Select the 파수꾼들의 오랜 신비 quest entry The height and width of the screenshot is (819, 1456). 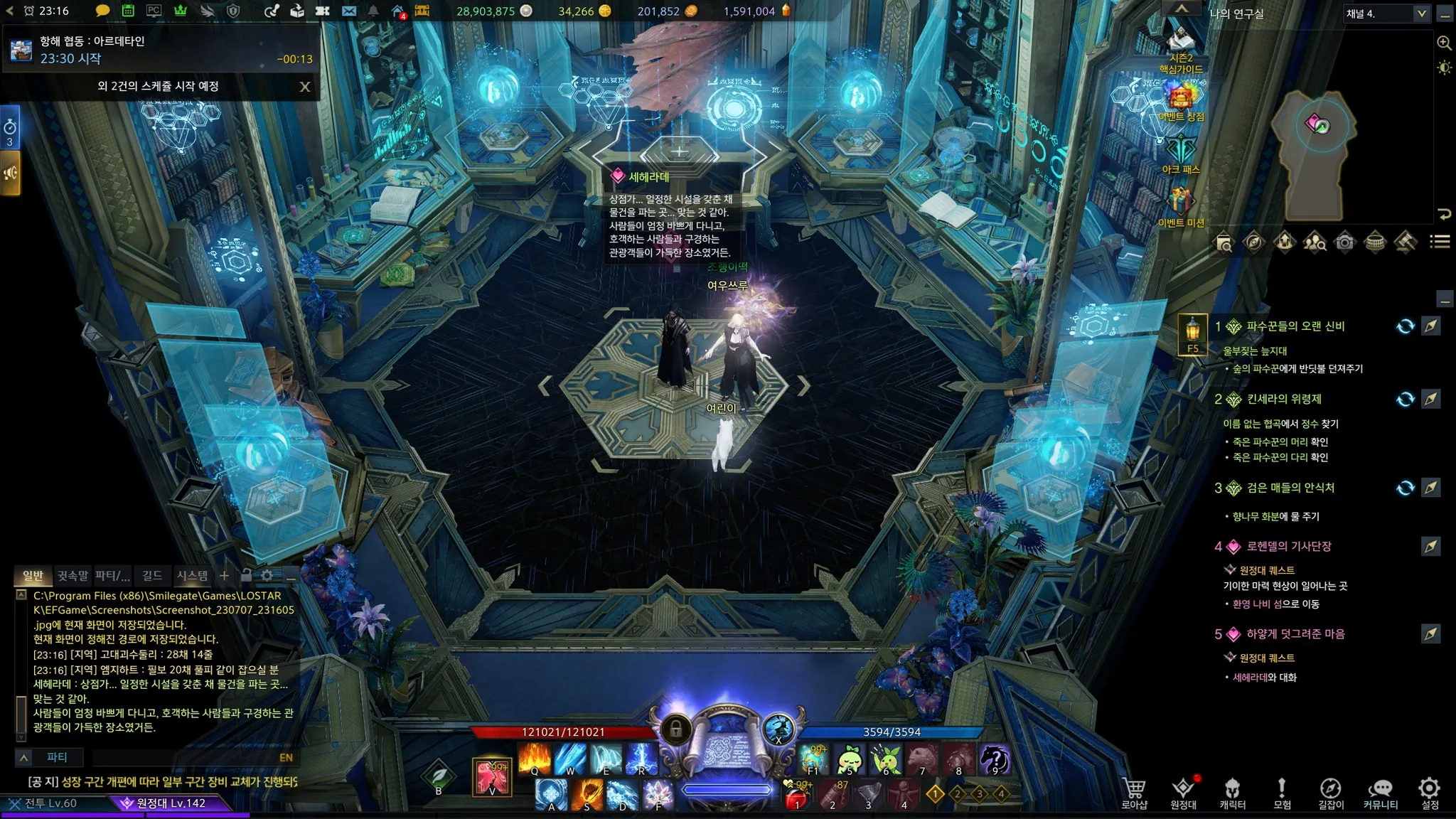[x=1295, y=326]
